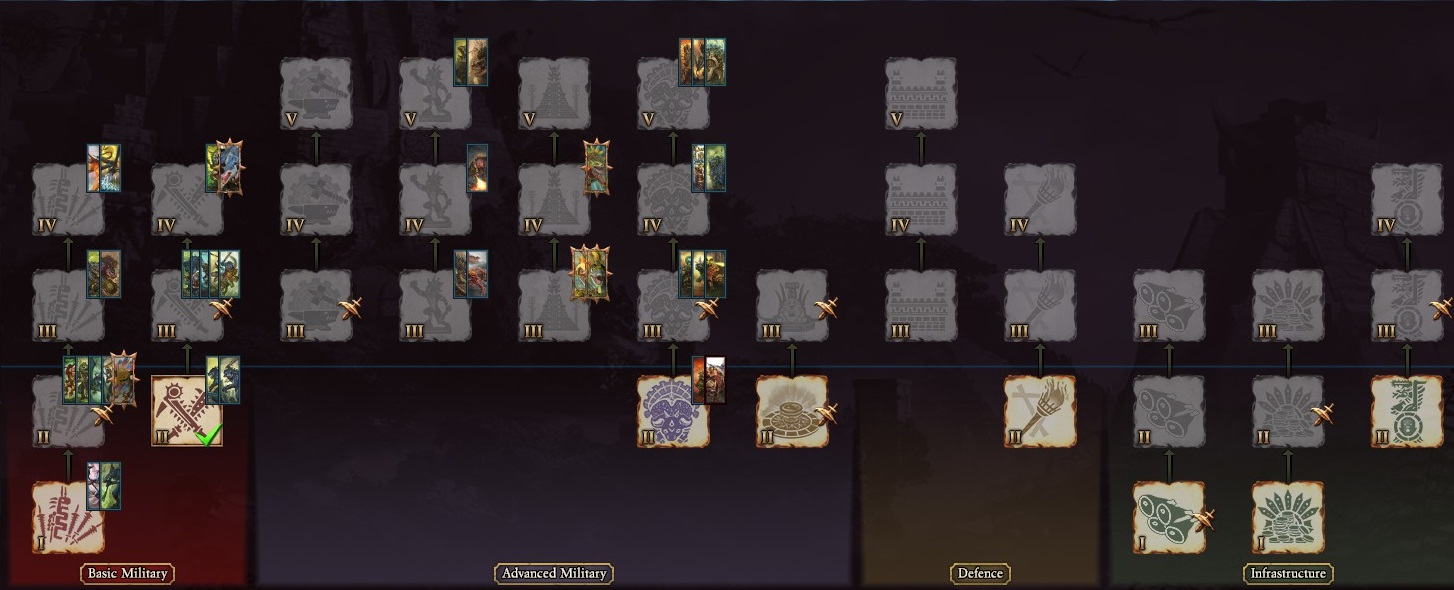Switch to the Infrastructure category label
Screen dimensions: 1454x590
pyautogui.click(x=1288, y=573)
